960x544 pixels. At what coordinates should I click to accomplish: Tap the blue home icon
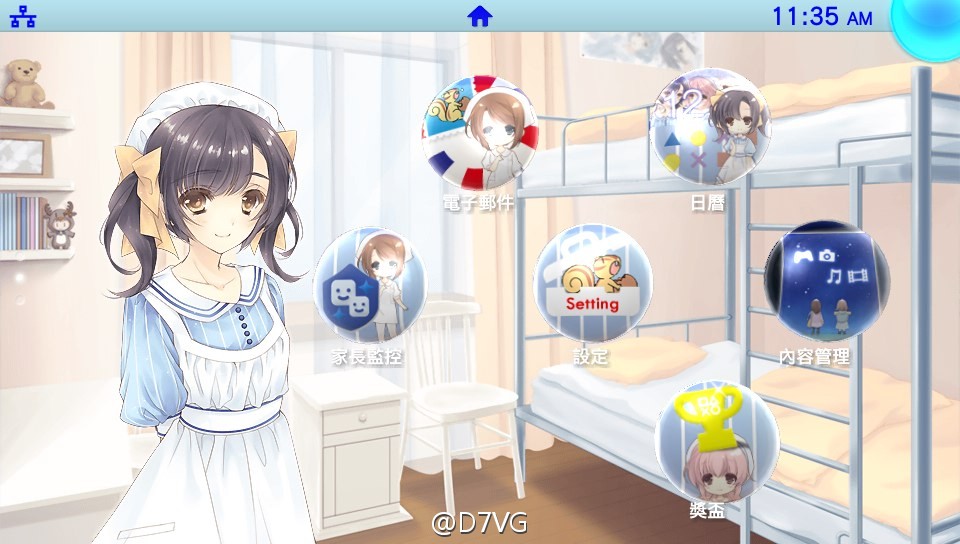(x=480, y=16)
